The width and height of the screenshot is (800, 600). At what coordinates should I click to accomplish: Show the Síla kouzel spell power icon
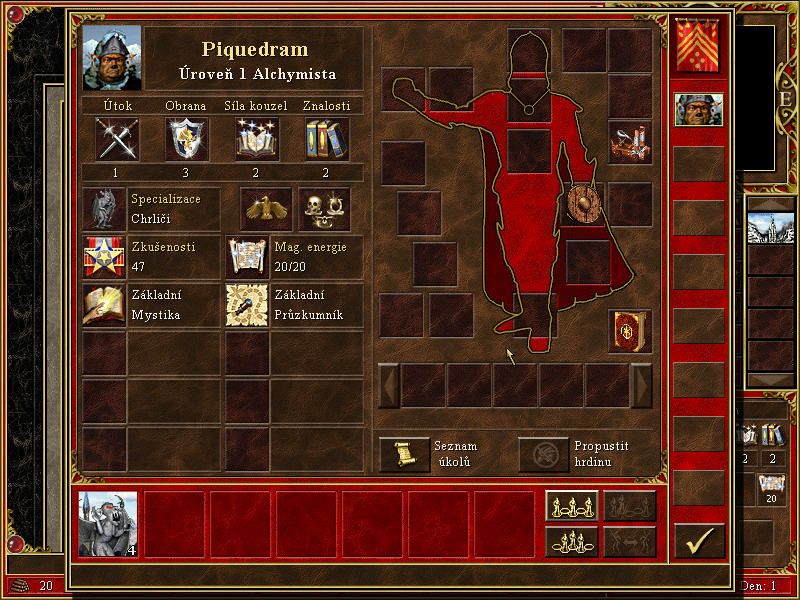click(257, 138)
